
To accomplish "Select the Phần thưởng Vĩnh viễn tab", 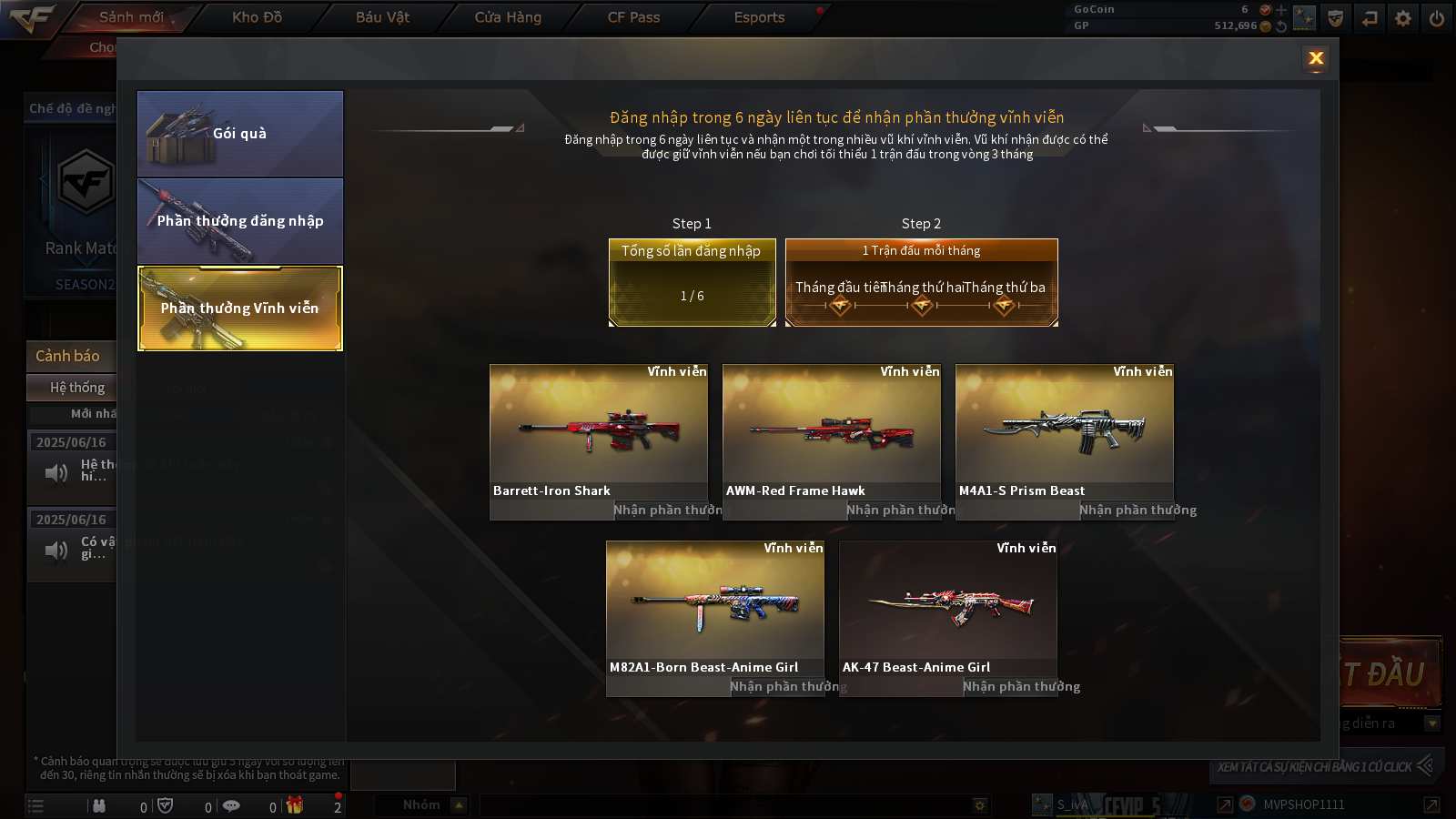I will coord(240,308).
